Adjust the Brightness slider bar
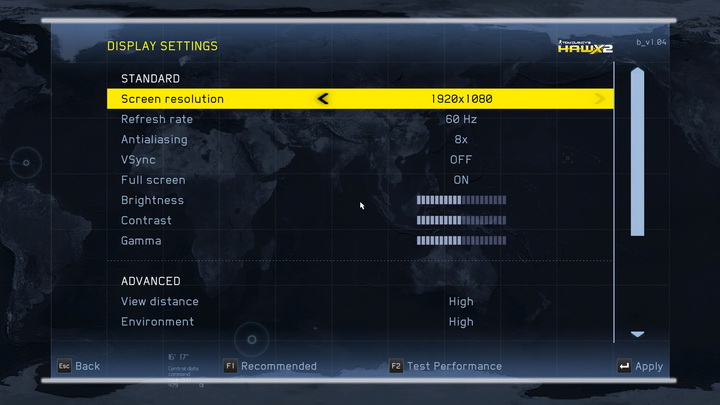 461,200
